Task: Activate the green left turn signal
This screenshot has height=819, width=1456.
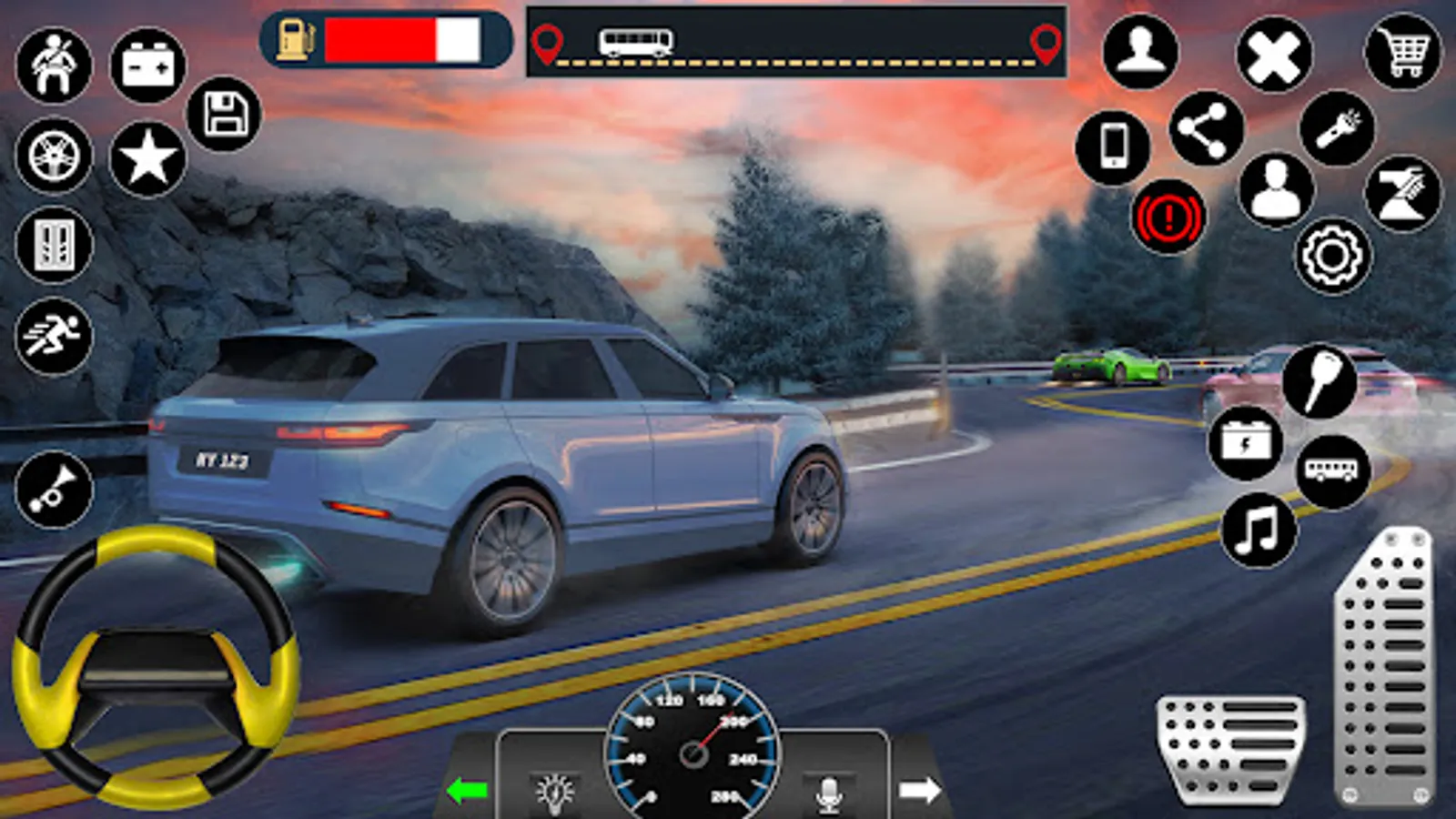Action: [468, 790]
